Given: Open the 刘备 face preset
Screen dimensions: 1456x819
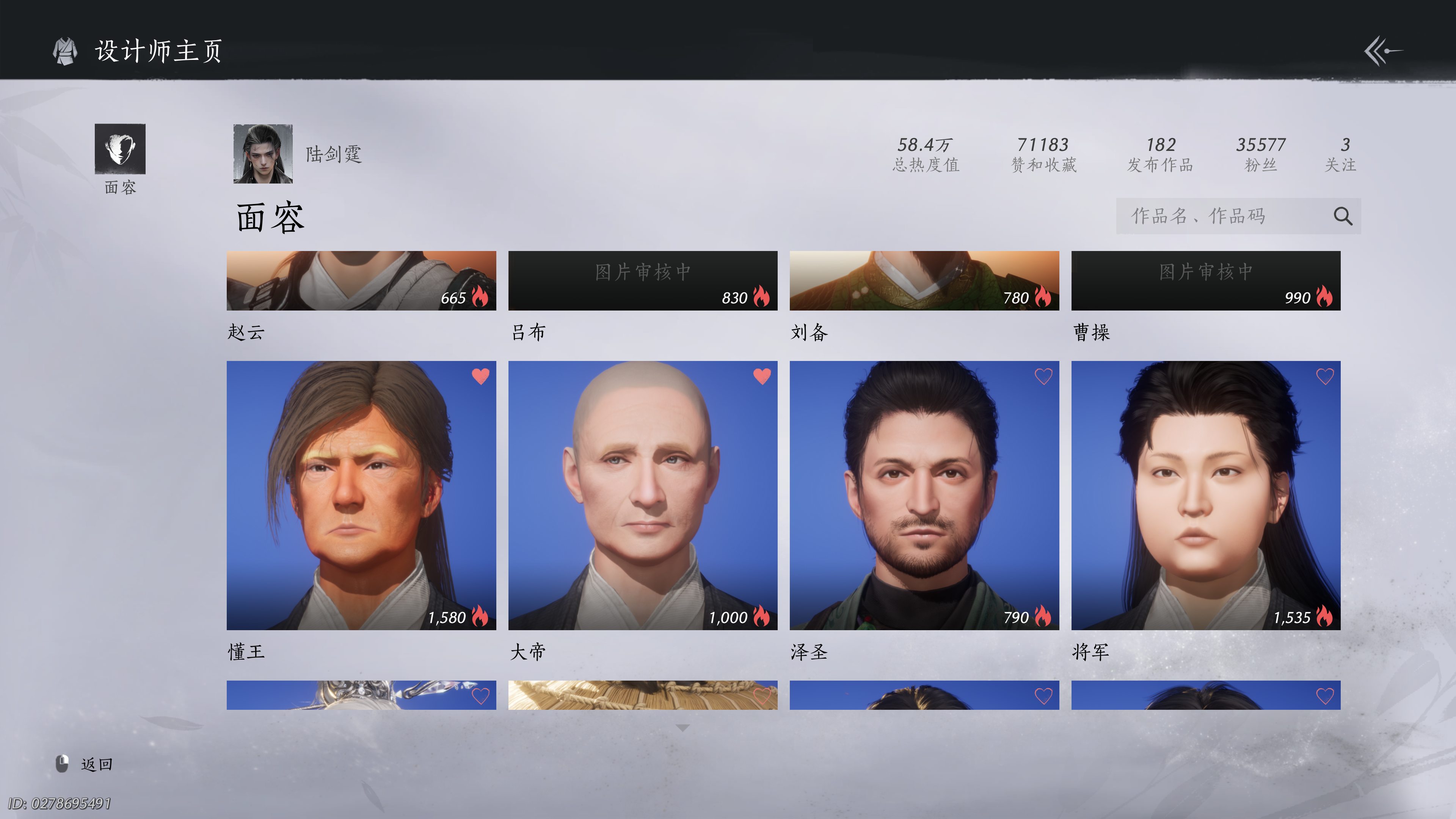Looking at the screenshot, I should 924,280.
